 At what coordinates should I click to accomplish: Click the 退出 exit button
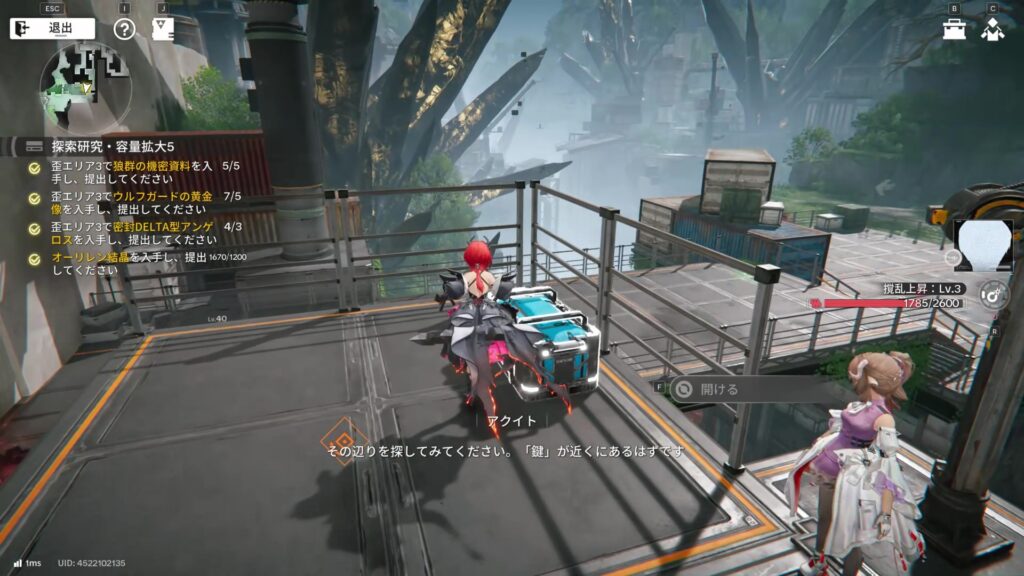[52, 28]
